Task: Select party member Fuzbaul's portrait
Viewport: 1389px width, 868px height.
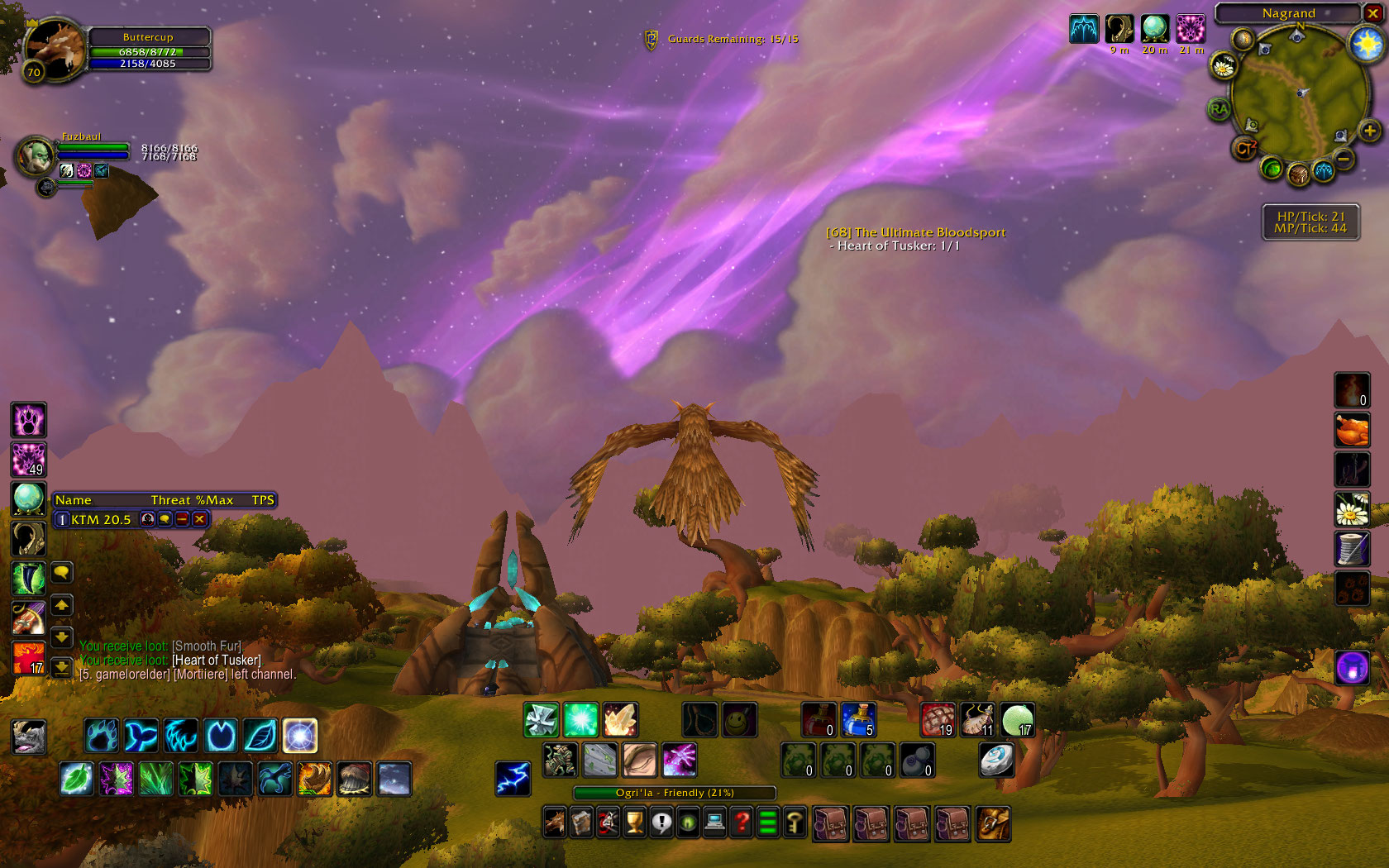Action: 36,155
